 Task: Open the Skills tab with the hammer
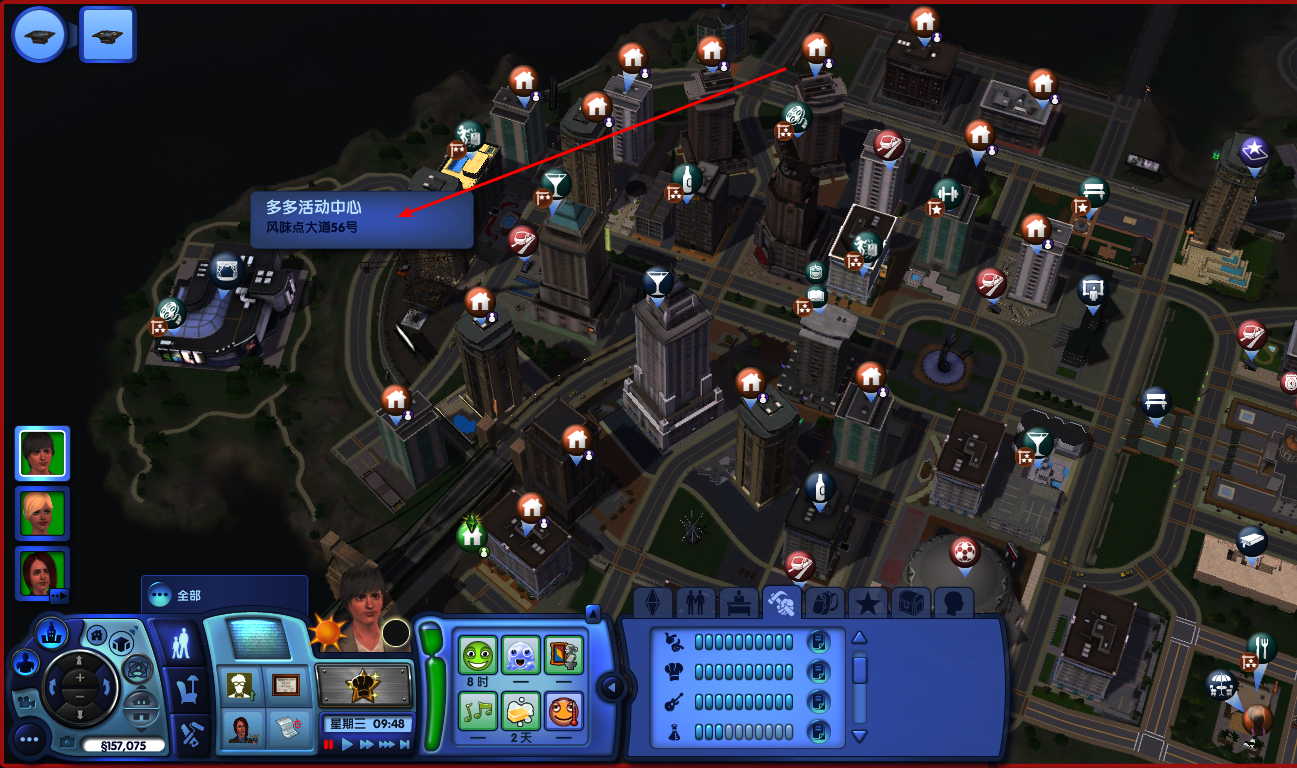780,603
